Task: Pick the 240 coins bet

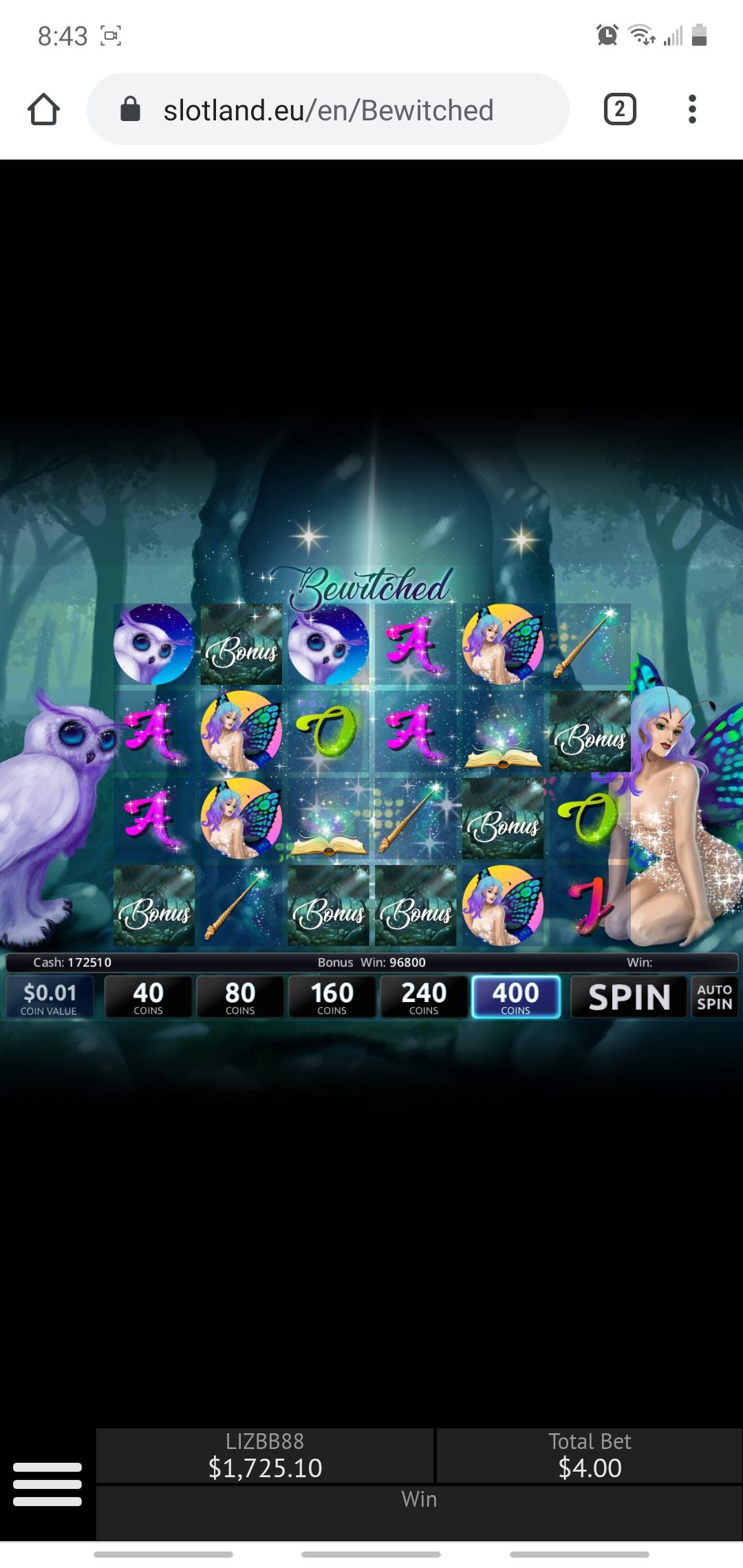Action: point(424,997)
